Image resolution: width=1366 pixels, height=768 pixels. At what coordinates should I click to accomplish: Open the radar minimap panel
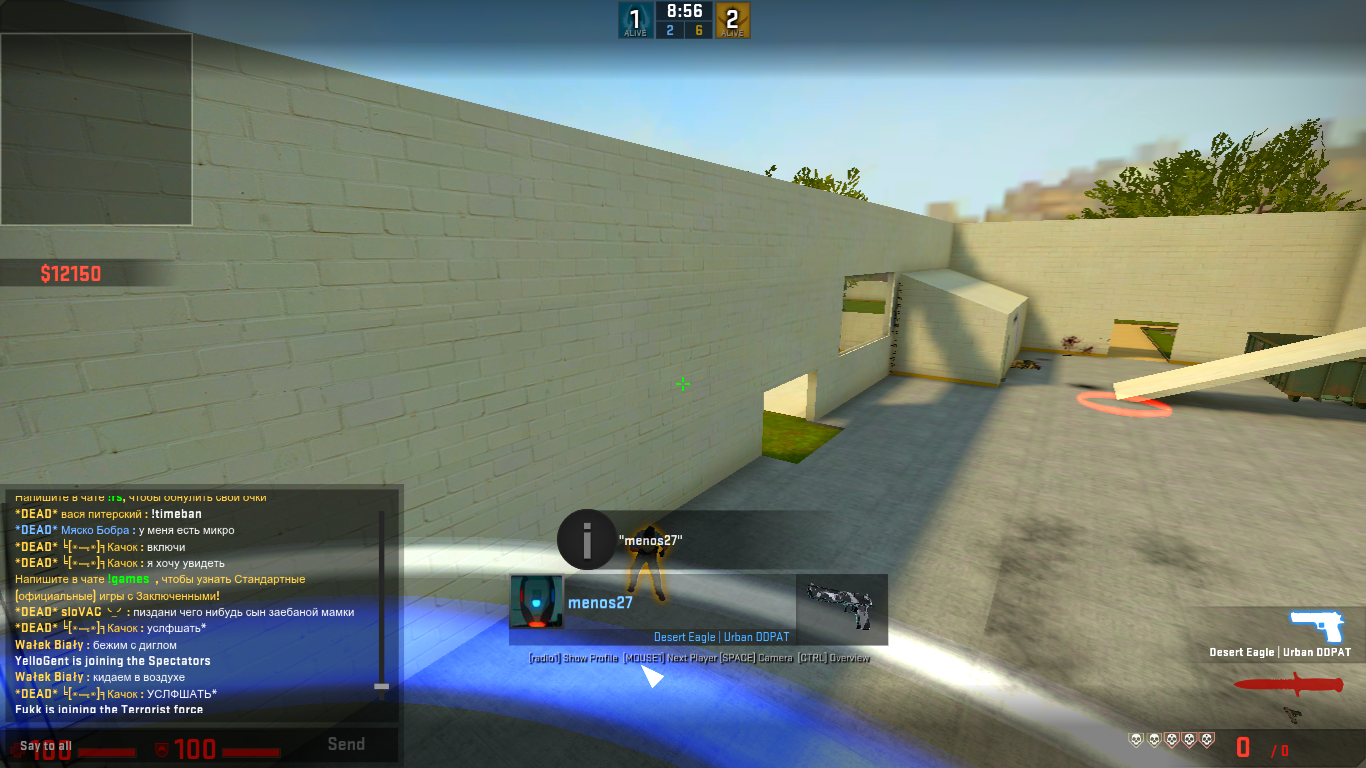point(96,129)
